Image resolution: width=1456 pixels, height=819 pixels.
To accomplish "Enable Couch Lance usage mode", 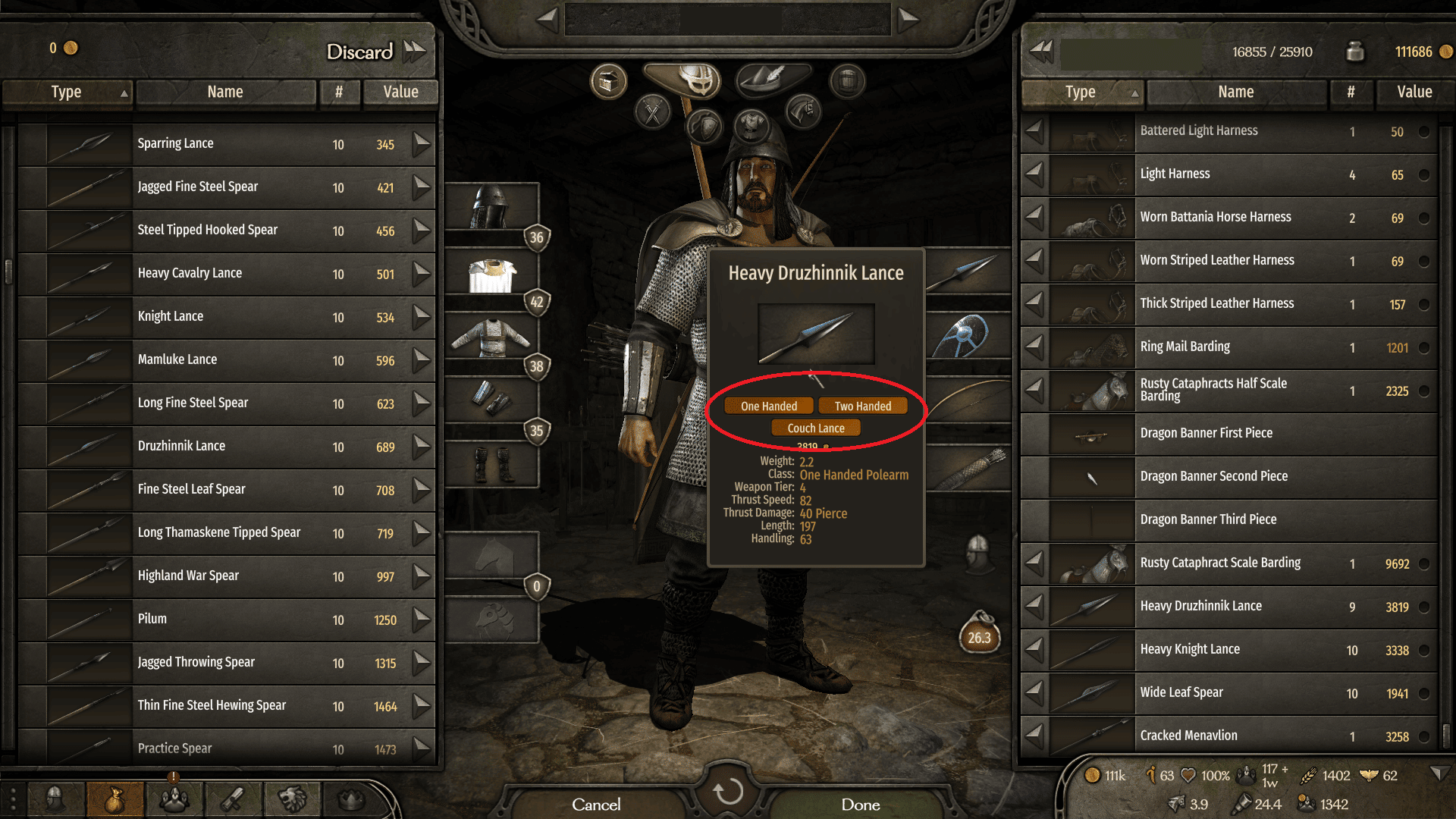I will tap(815, 427).
